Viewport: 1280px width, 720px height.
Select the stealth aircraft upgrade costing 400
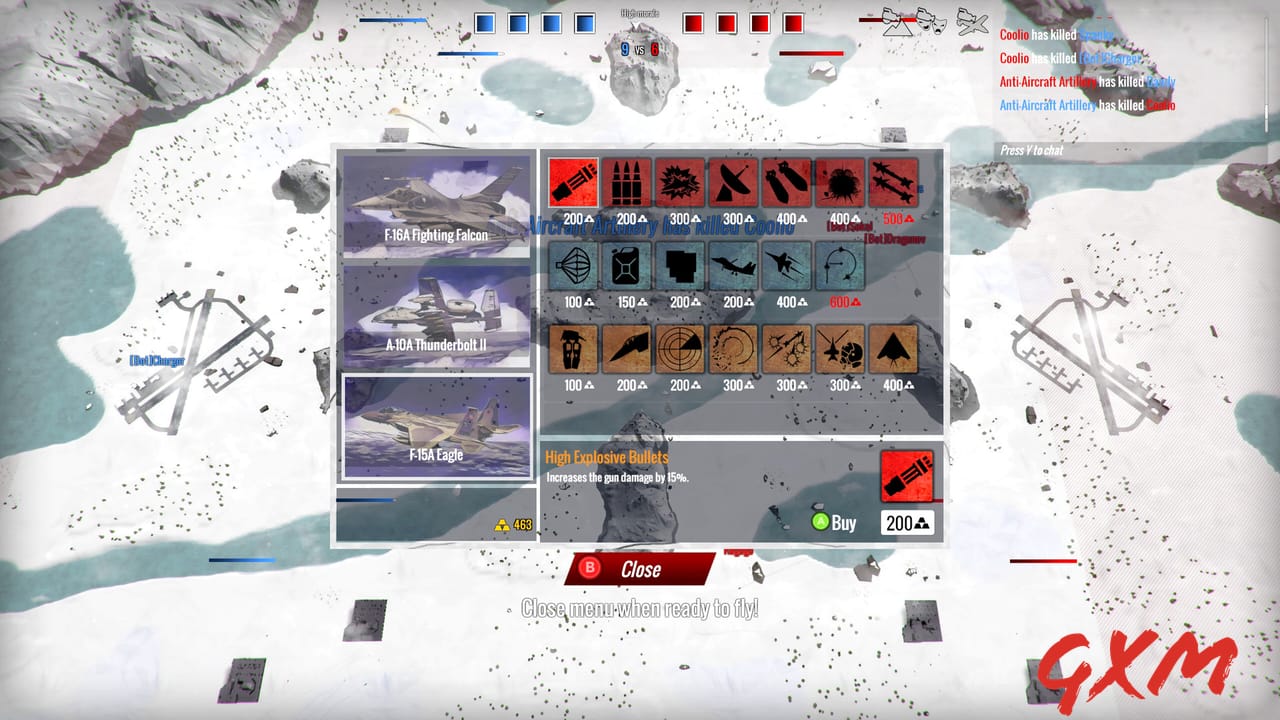[x=894, y=349]
